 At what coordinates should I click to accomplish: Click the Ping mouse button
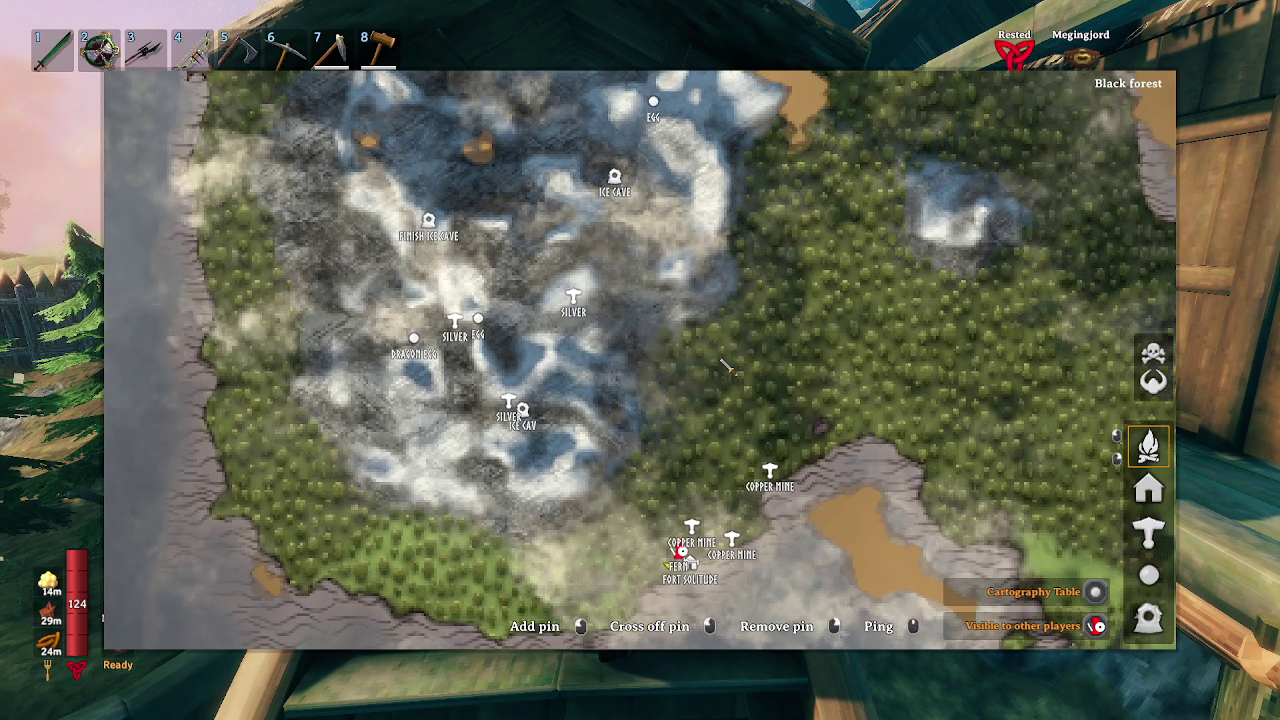912,627
